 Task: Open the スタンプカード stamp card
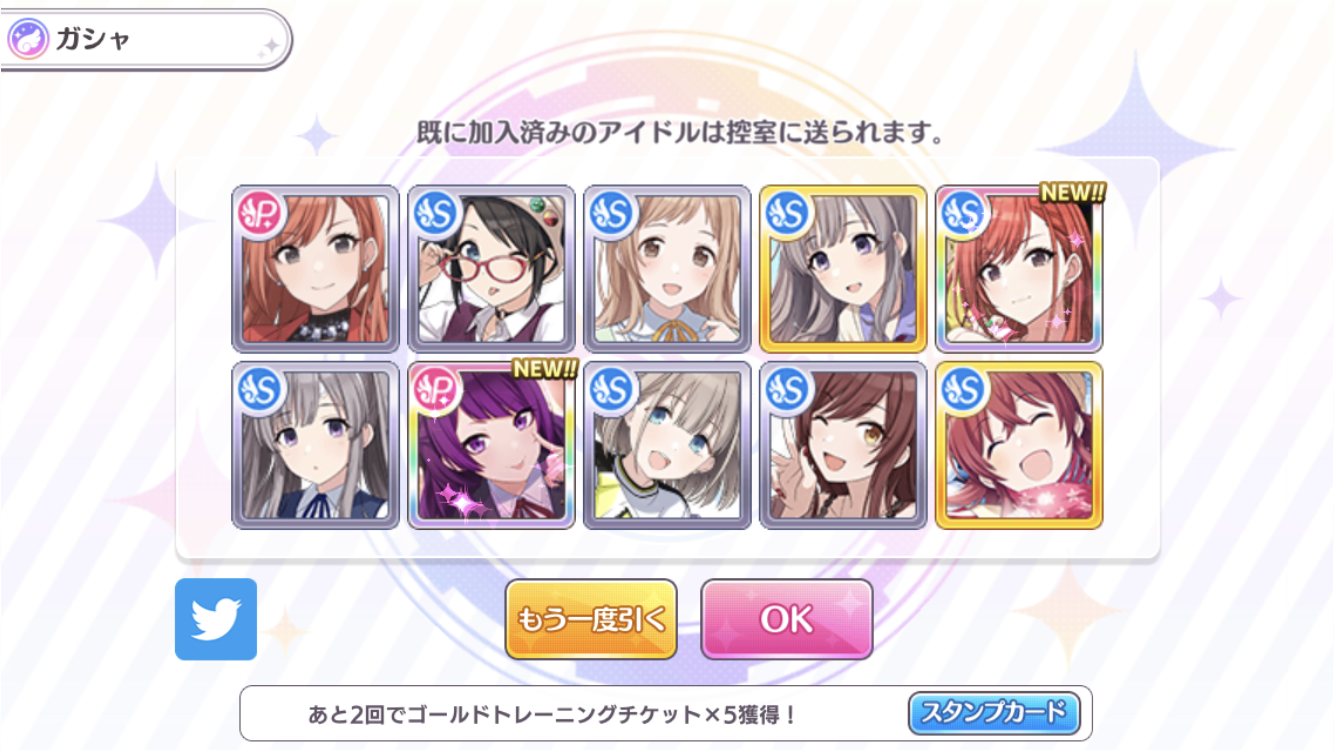pyautogui.click(x=994, y=714)
